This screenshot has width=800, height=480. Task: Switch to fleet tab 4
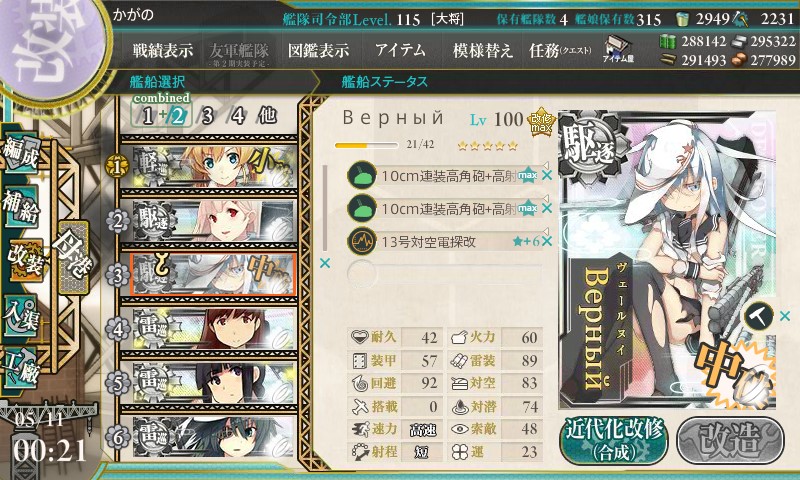click(239, 115)
